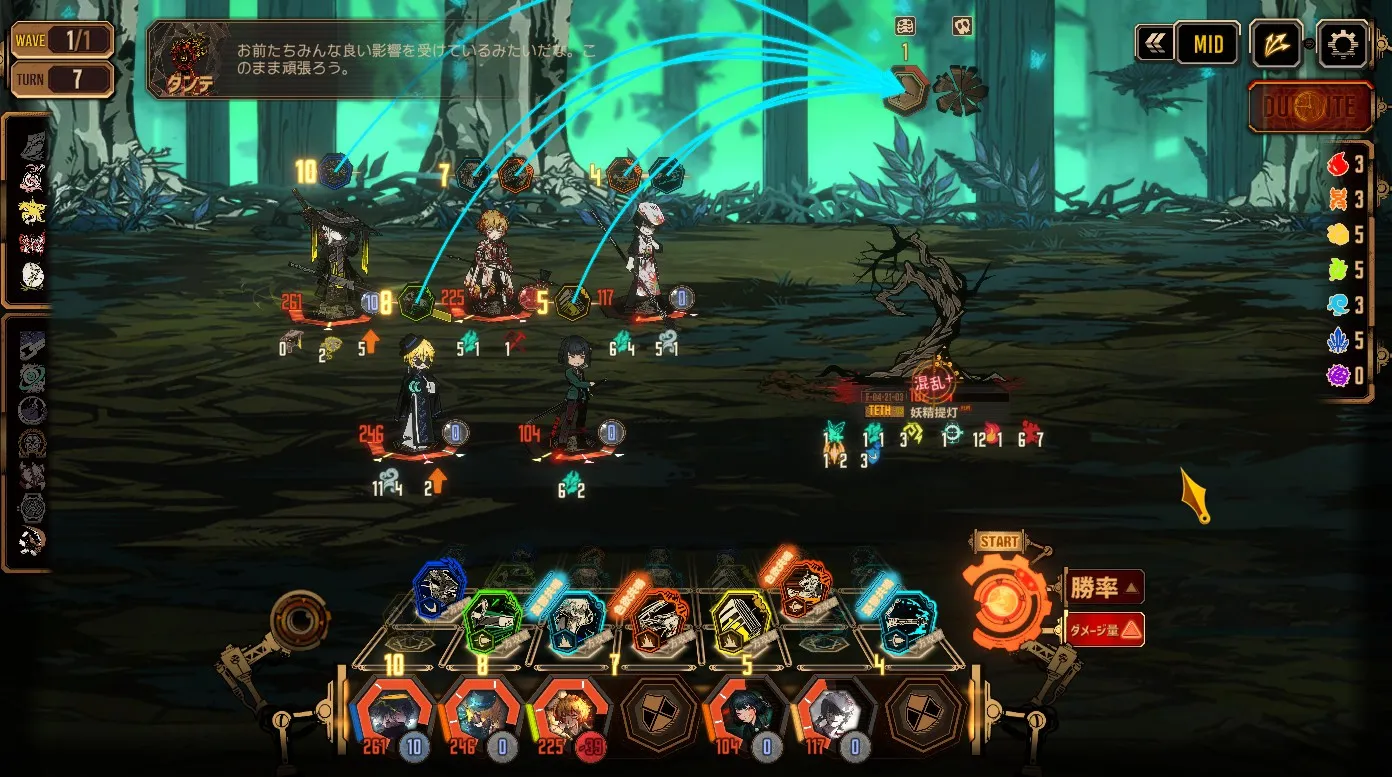Viewport: 1392px width, 777px height.
Task: Click the double chevron arrow button
Action: pyautogui.click(x=1155, y=44)
